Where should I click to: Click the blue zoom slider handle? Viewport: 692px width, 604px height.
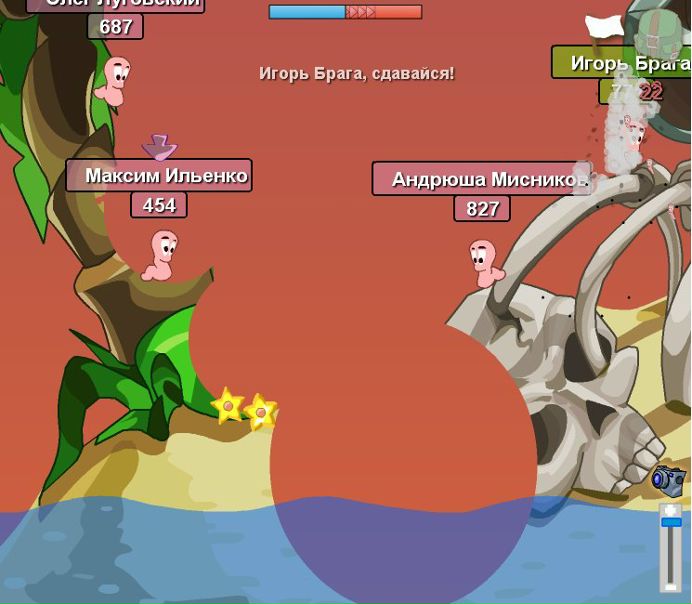pos(671,522)
